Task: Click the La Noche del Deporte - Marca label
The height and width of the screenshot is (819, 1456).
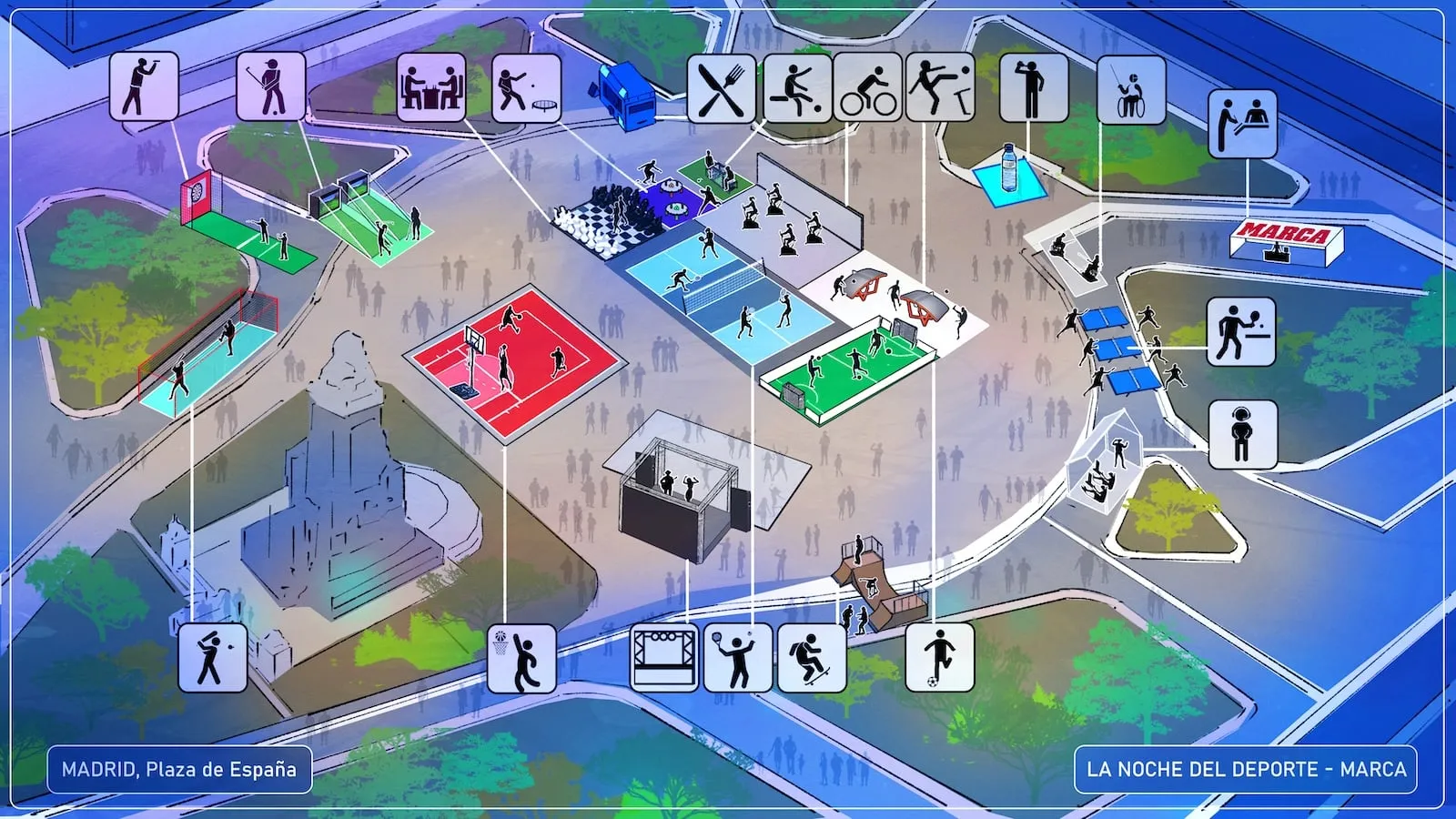Action: pyautogui.click(x=1246, y=770)
